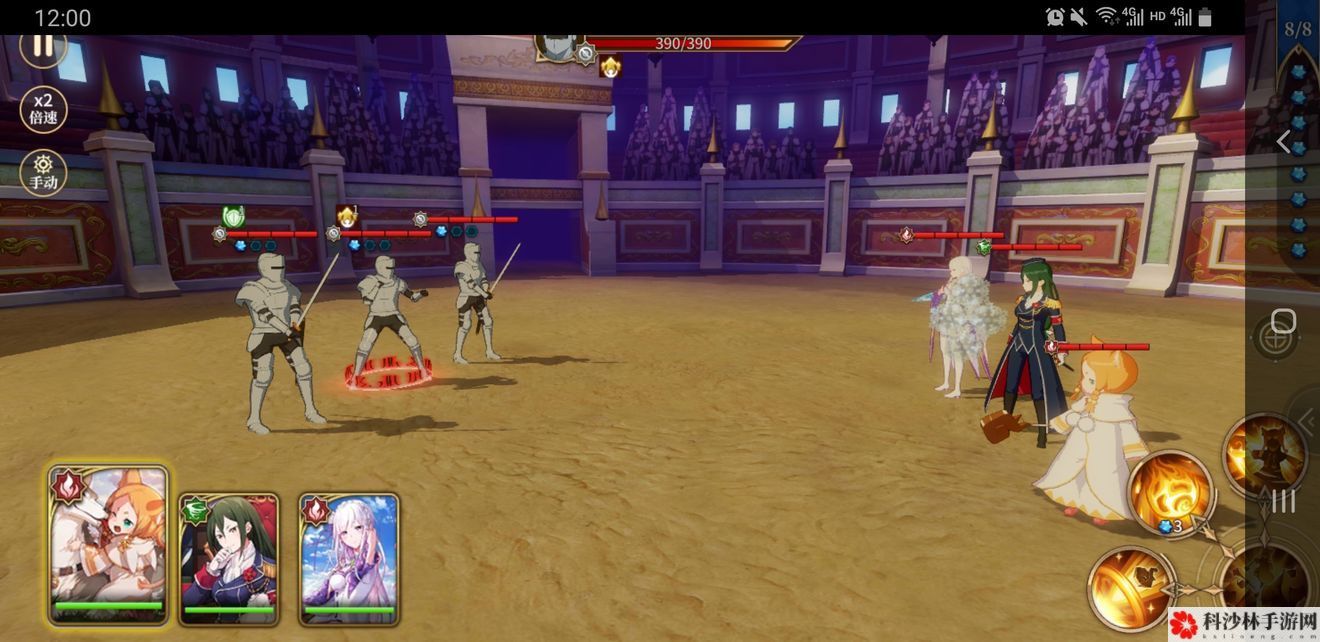Tap the phone's home navigation button
This screenshot has height=642, width=1320.
[x=1283, y=322]
